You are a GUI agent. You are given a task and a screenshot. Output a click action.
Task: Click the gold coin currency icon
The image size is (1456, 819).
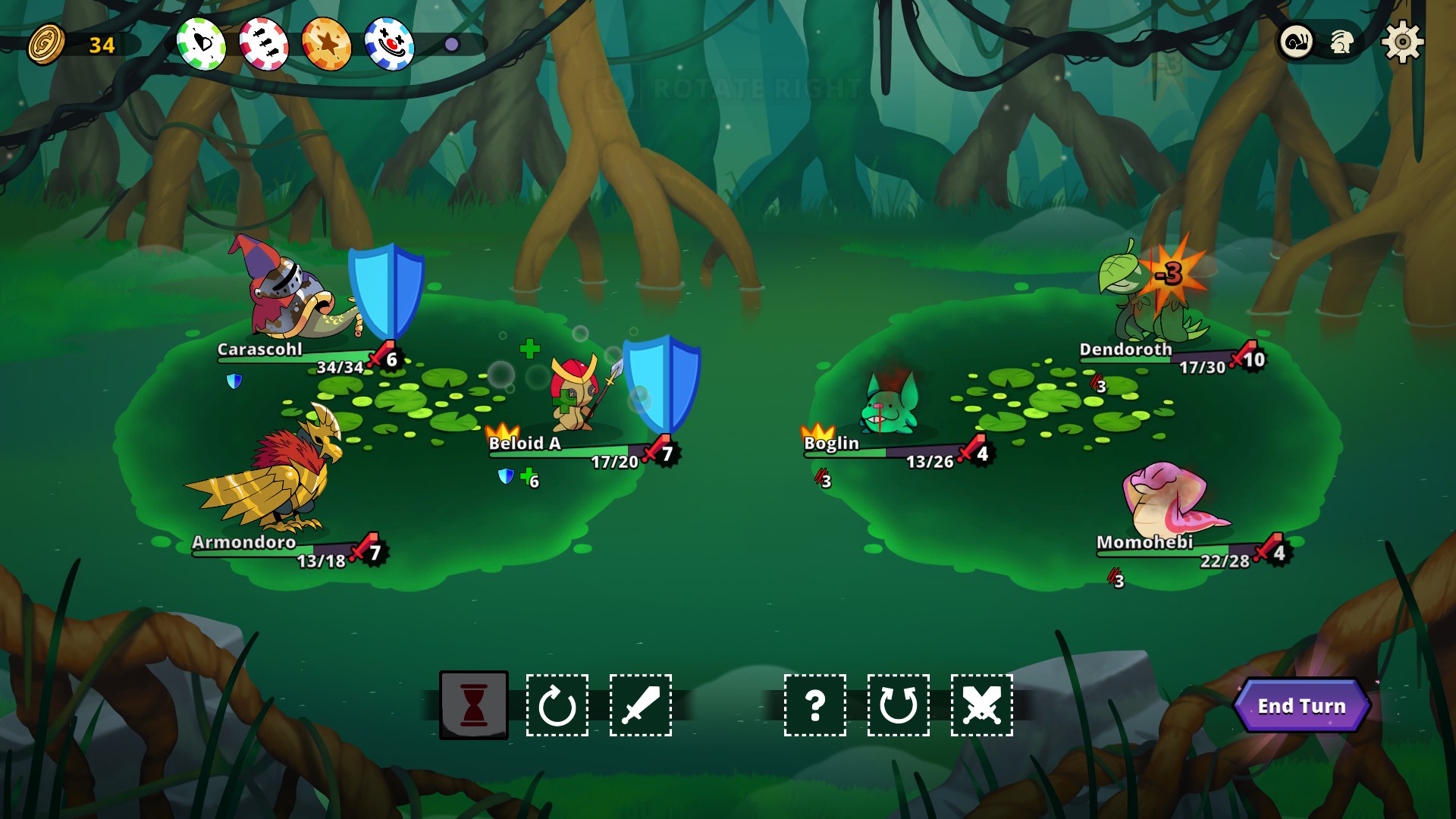[x=47, y=44]
